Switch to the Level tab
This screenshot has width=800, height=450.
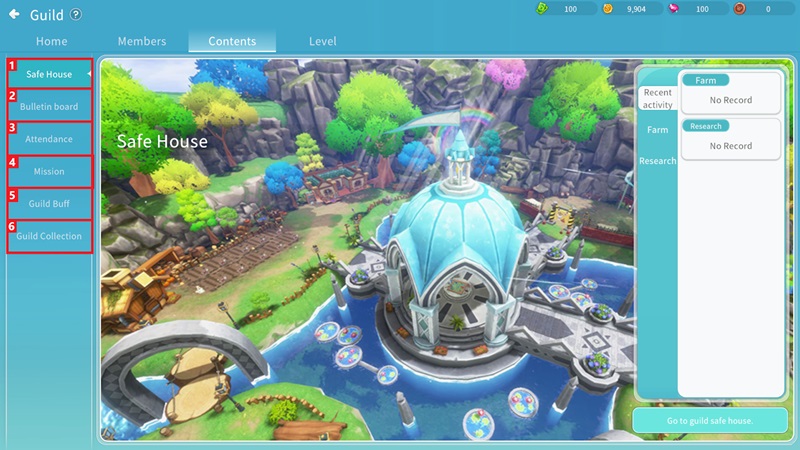point(323,42)
